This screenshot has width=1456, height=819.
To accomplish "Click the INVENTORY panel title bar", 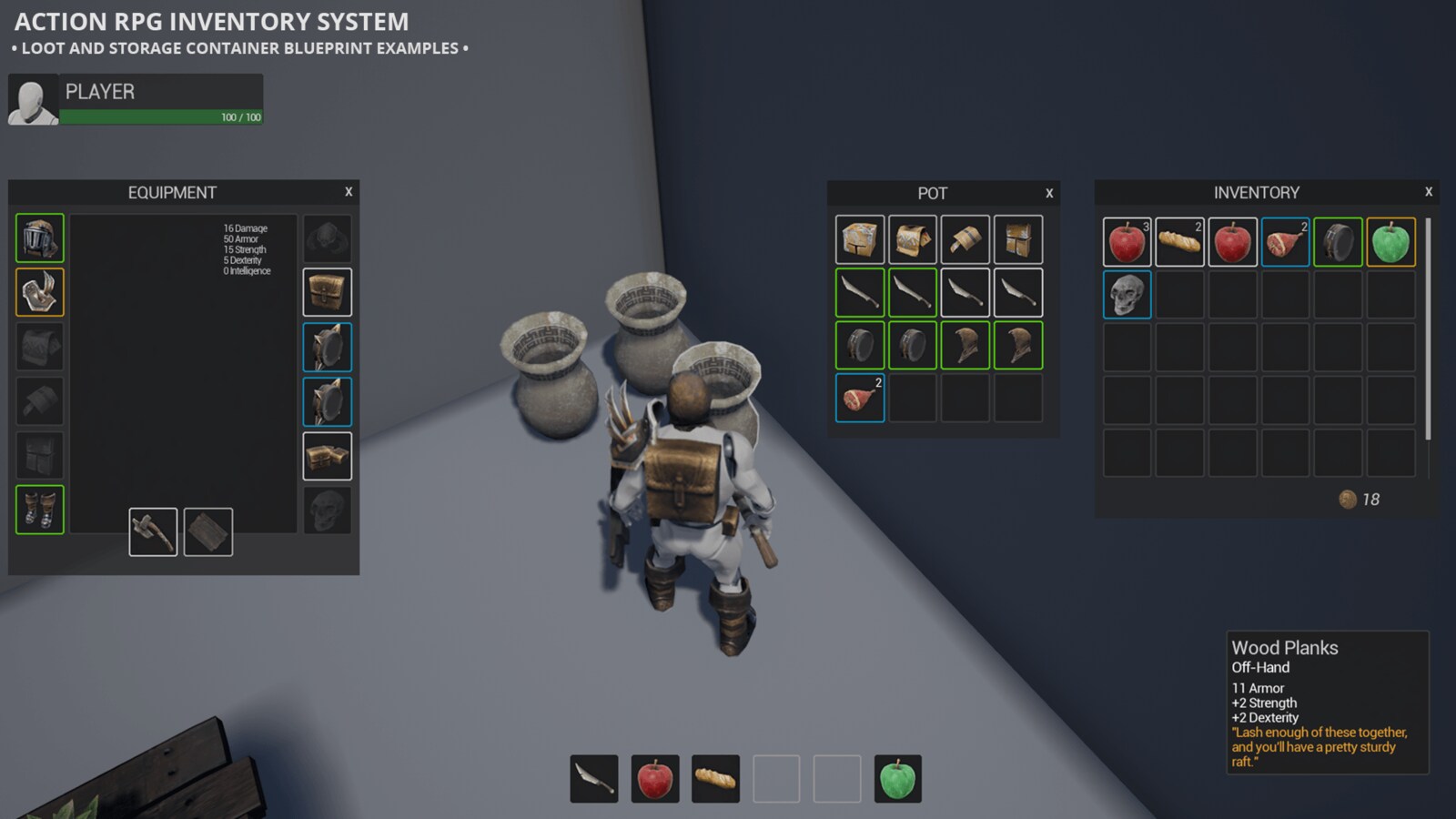I will tap(1256, 192).
